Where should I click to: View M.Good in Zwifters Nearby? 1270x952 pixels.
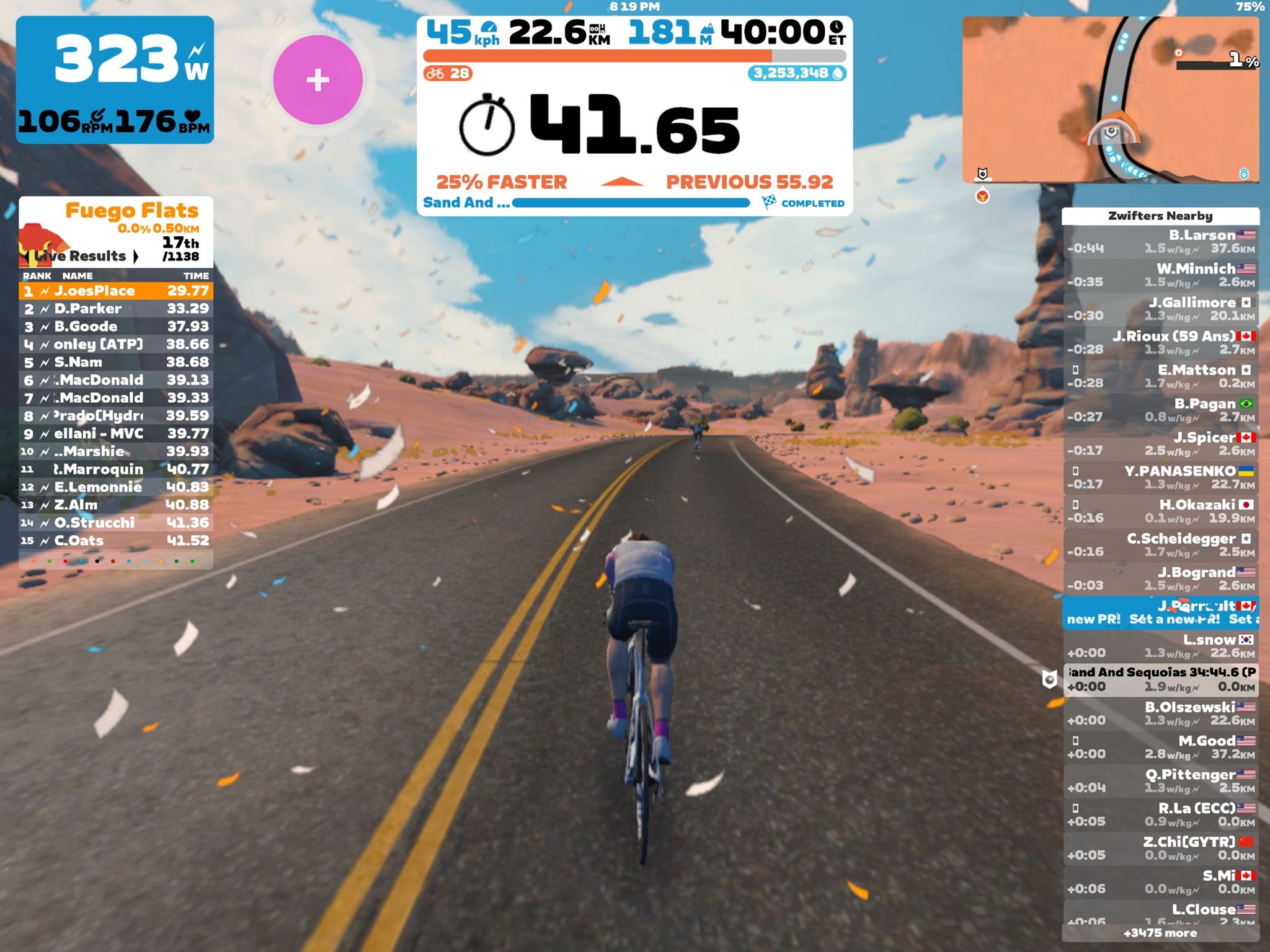(1161, 747)
